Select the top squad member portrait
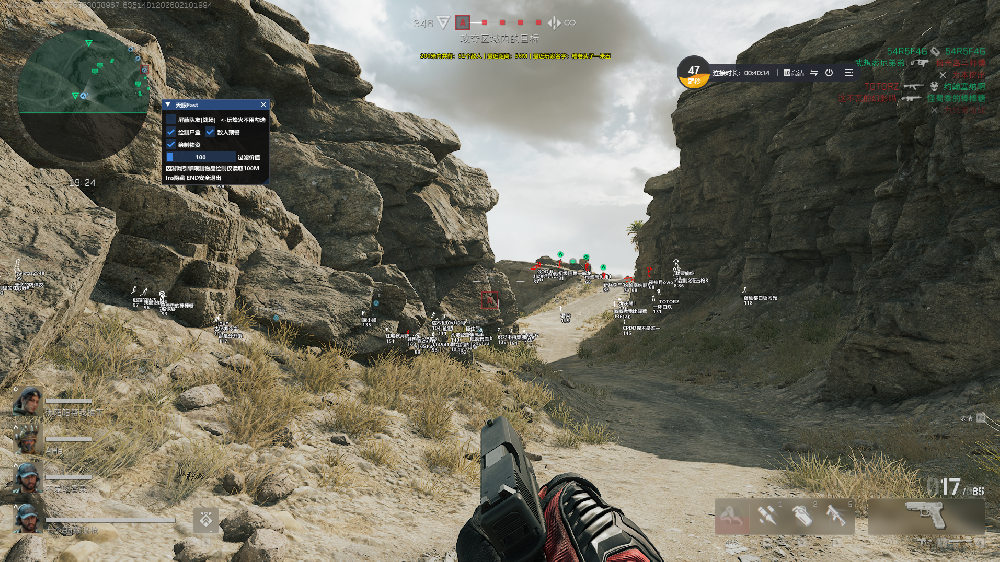Viewport: 1000px width, 562px height. pyautogui.click(x=27, y=402)
